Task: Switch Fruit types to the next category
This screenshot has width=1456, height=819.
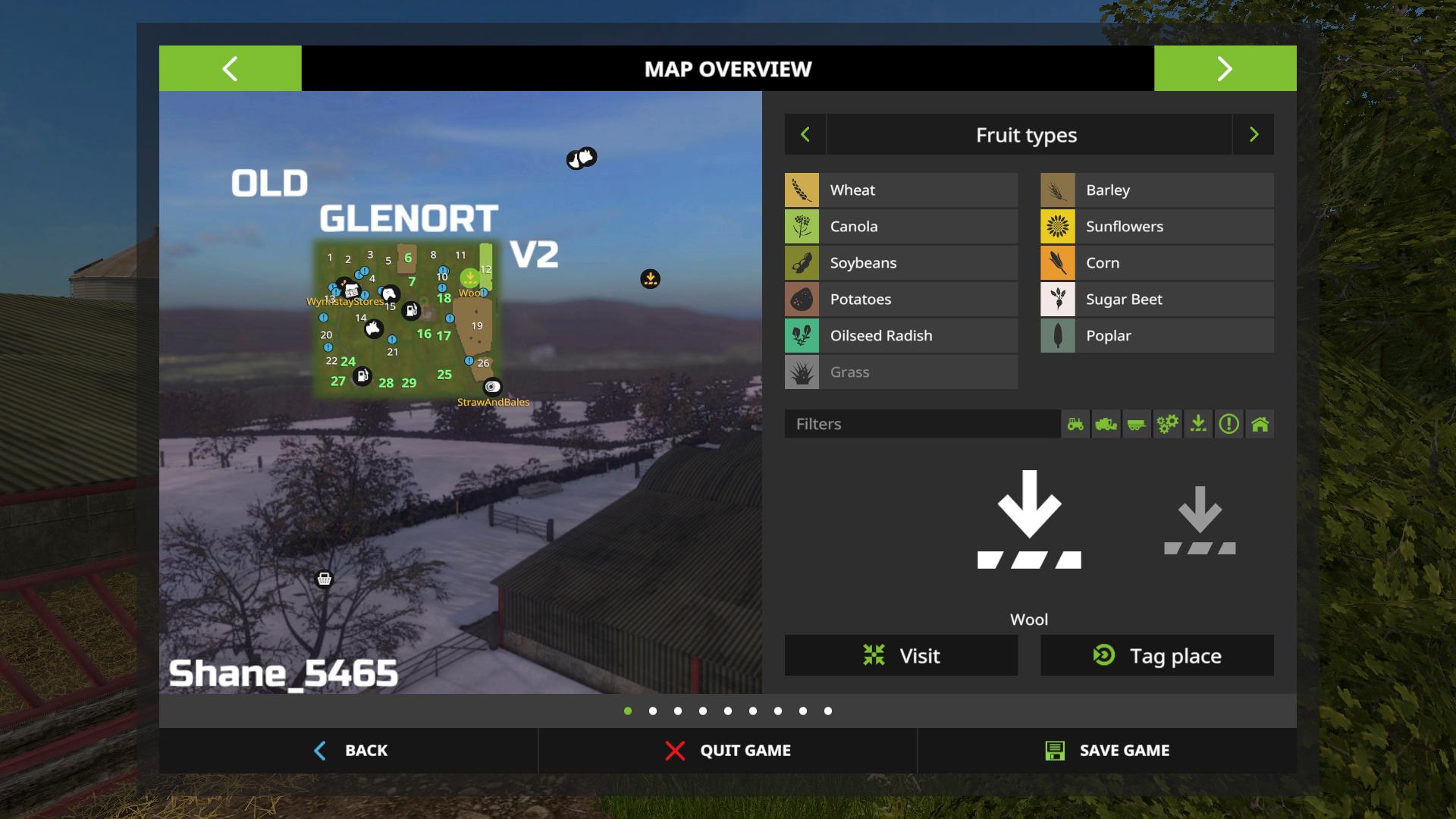Action: coord(1254,134)
